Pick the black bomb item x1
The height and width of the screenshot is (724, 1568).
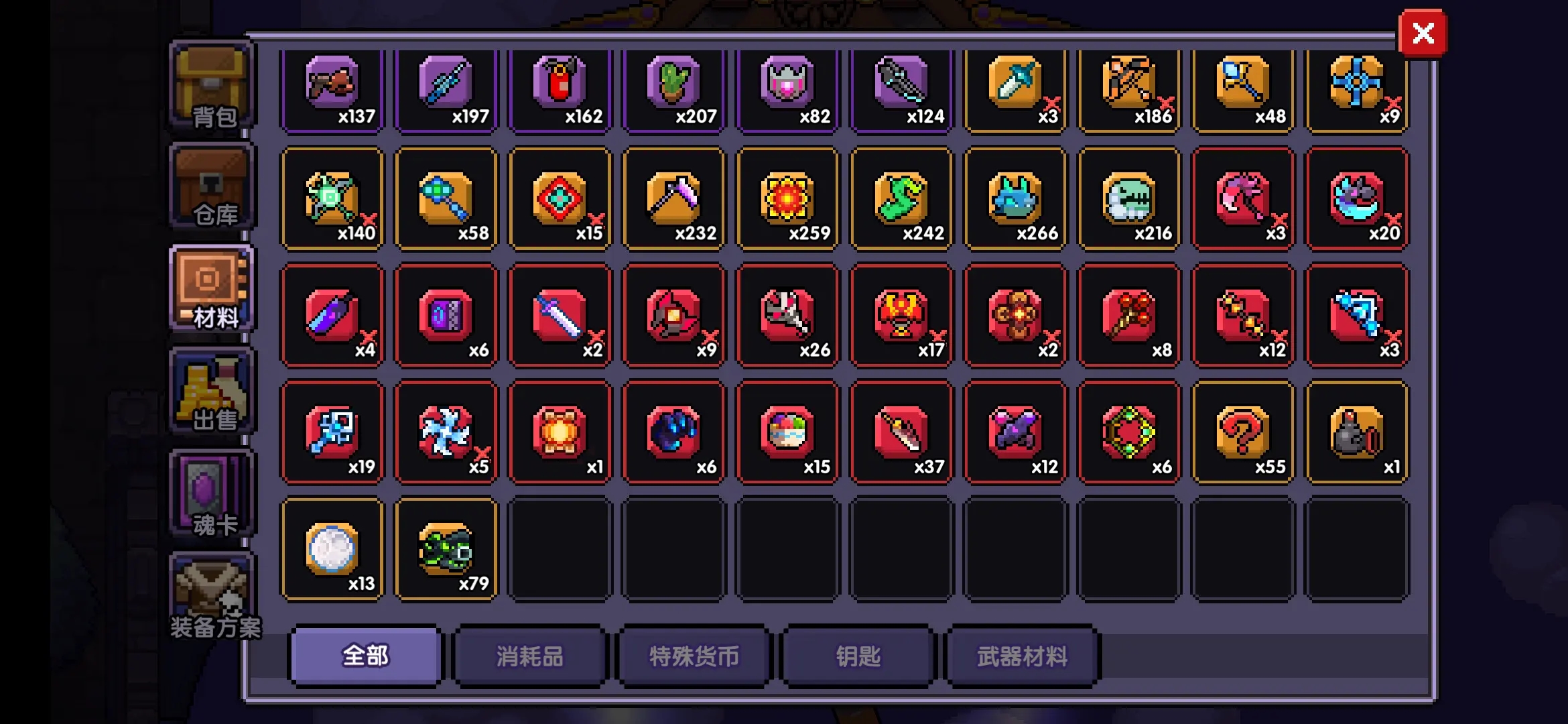coord(1357,432)
